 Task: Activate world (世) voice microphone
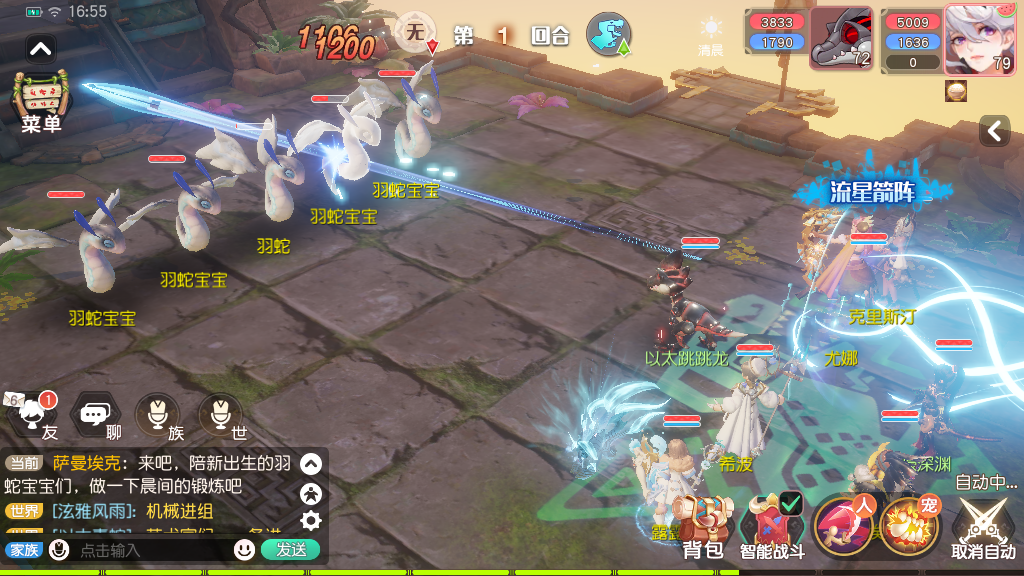click(220, 414)
